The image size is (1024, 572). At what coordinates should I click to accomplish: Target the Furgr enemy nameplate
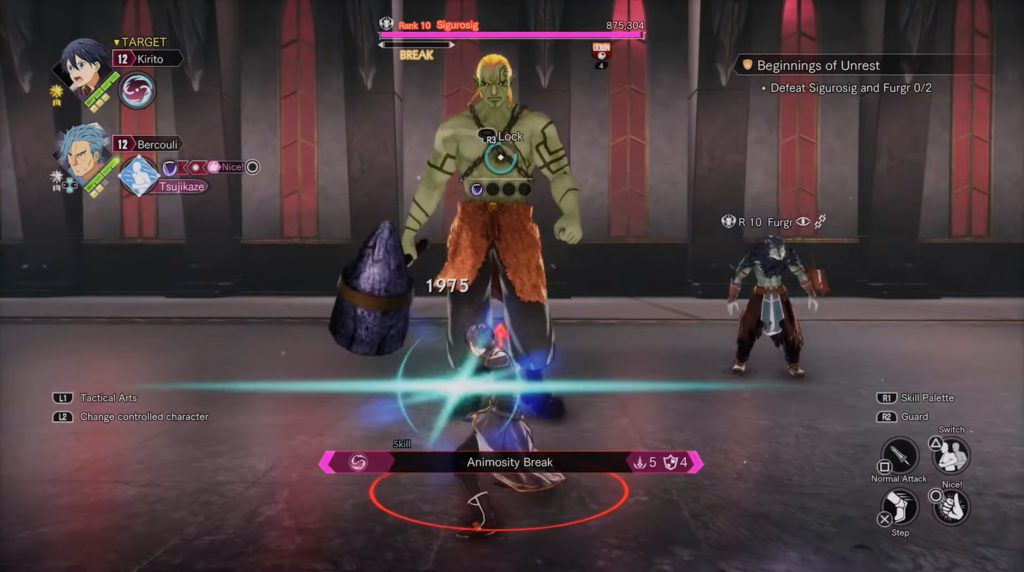[771, 222]
